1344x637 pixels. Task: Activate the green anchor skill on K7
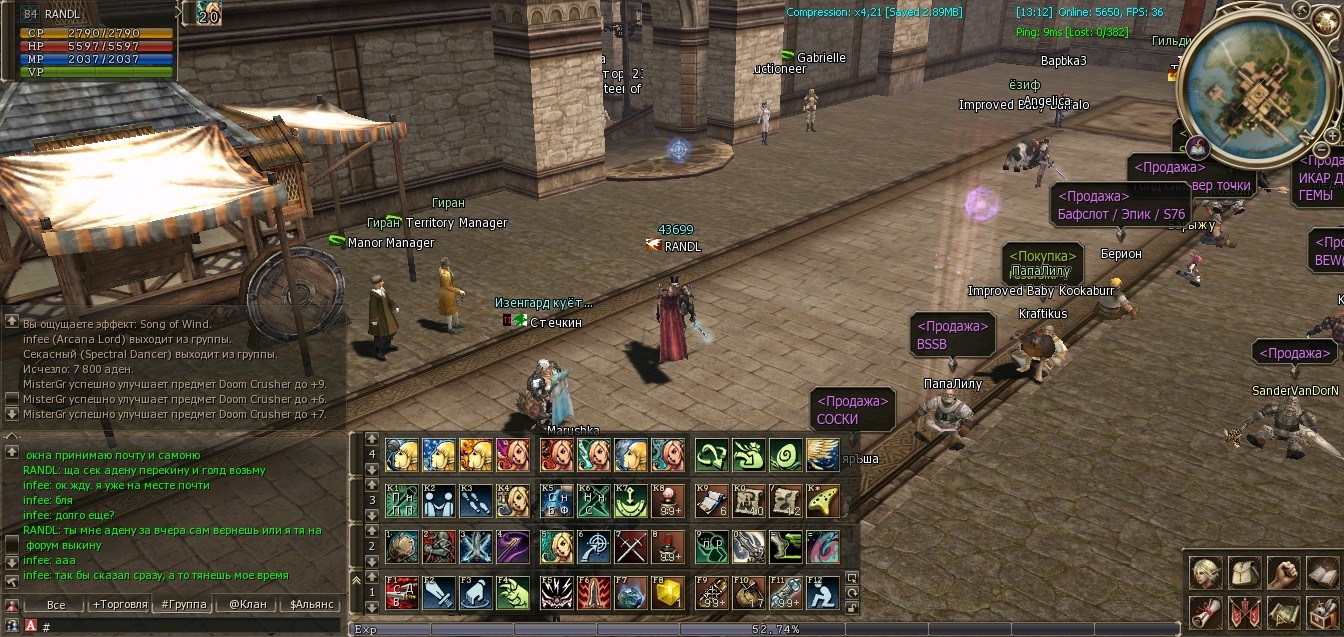(631, 501)
